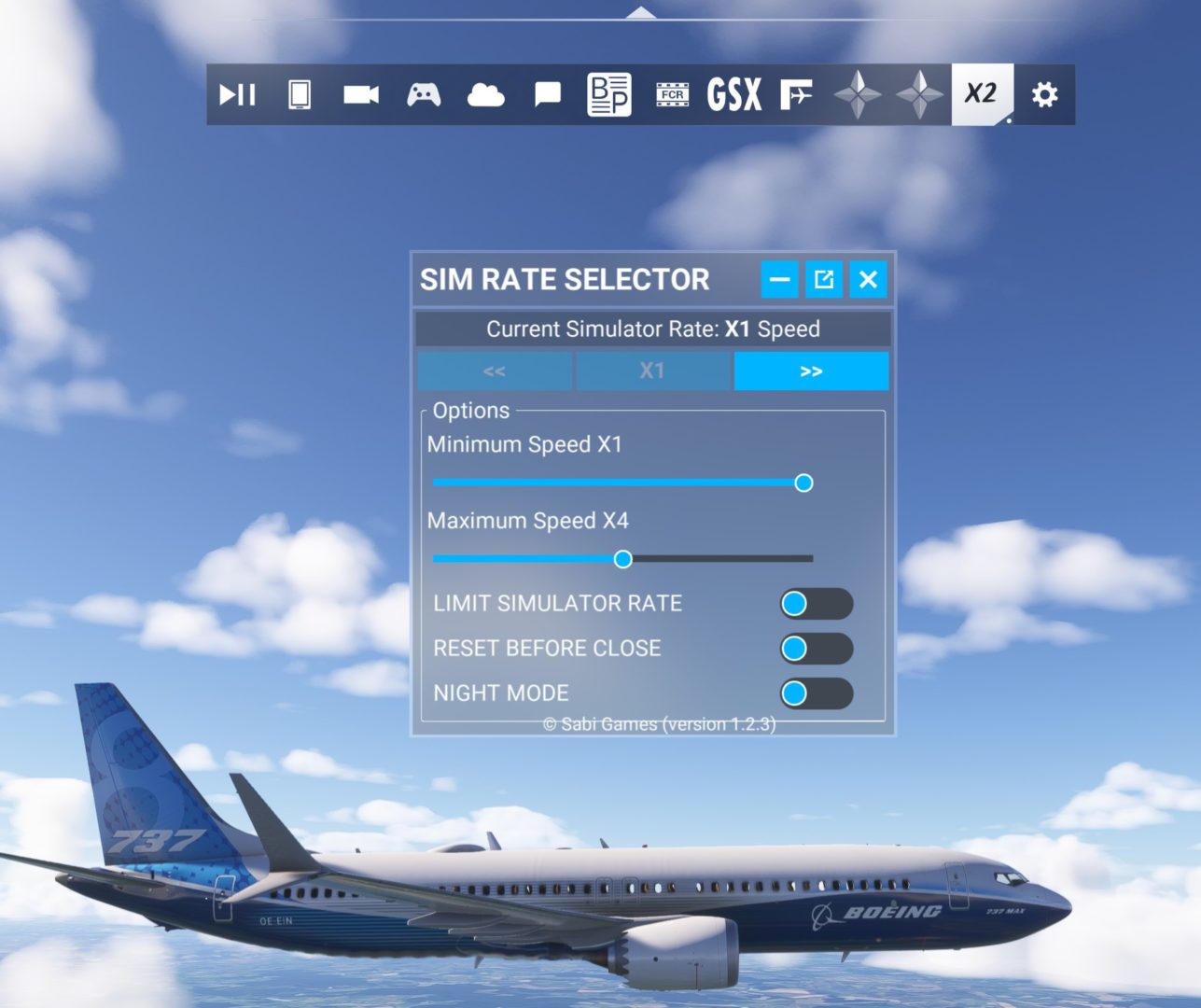Open the in-game tablet panel

point(300,93)
